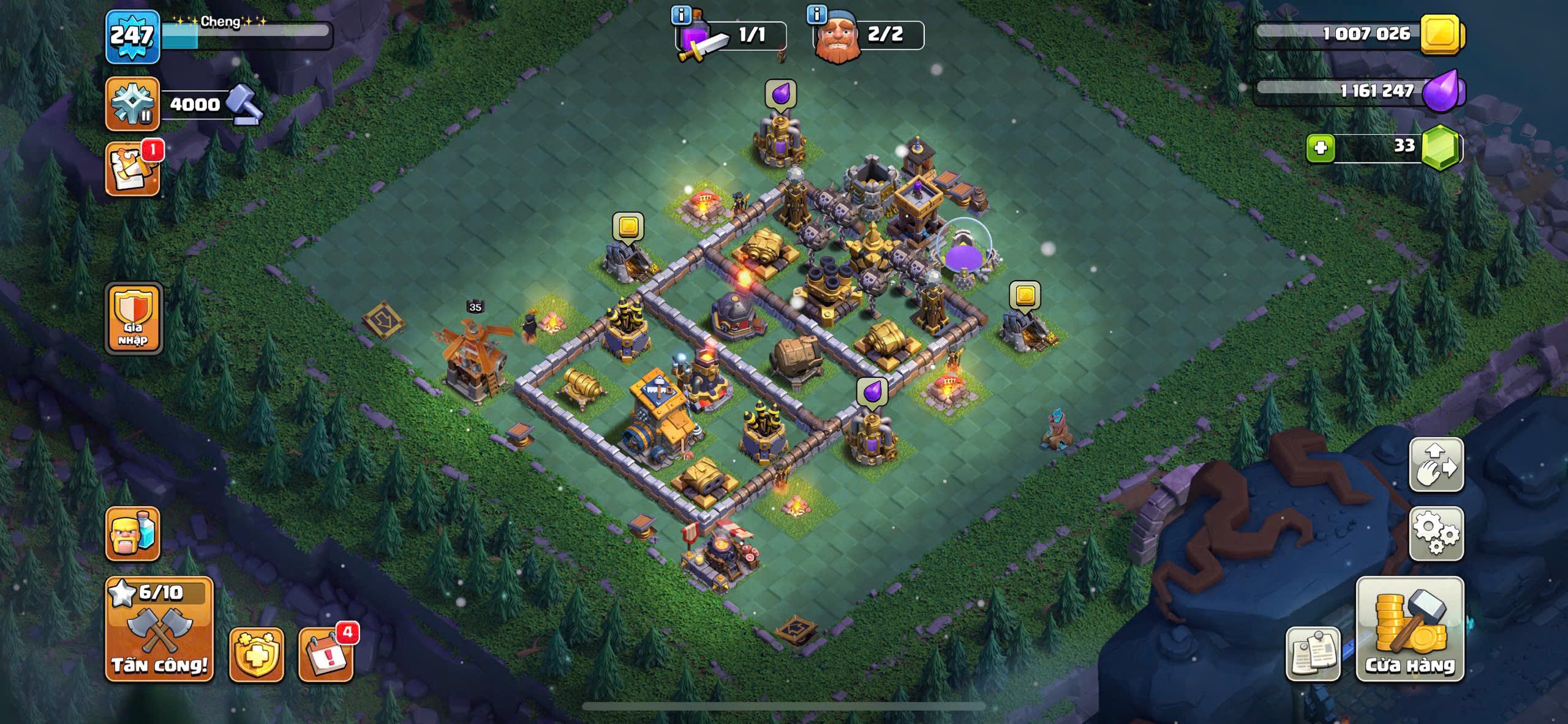Open the player level 247 badge
The width and height of the screenshot is (1568, 724).
(132, 37)
